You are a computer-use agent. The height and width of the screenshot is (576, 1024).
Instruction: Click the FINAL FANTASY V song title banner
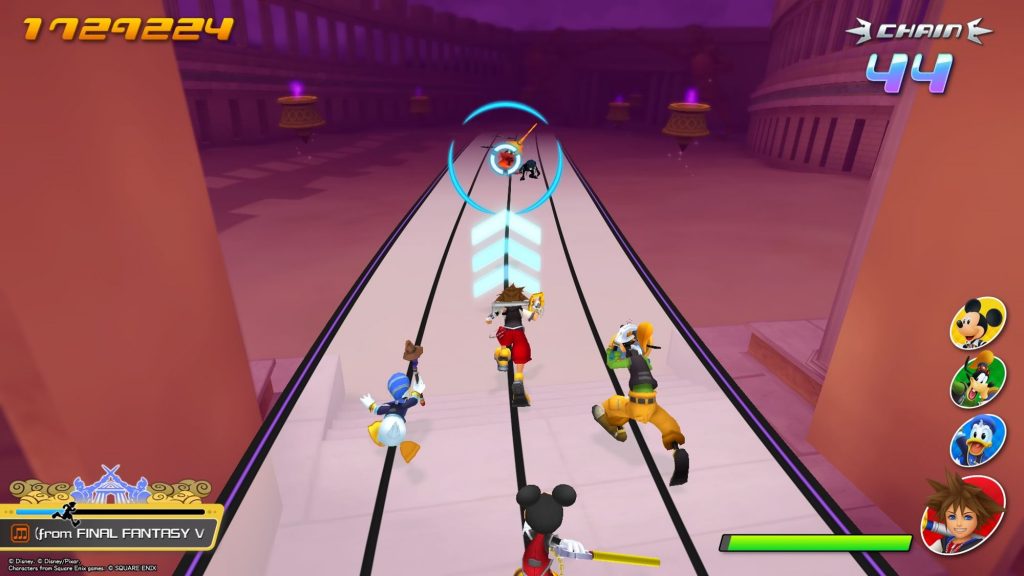(120, 533)
